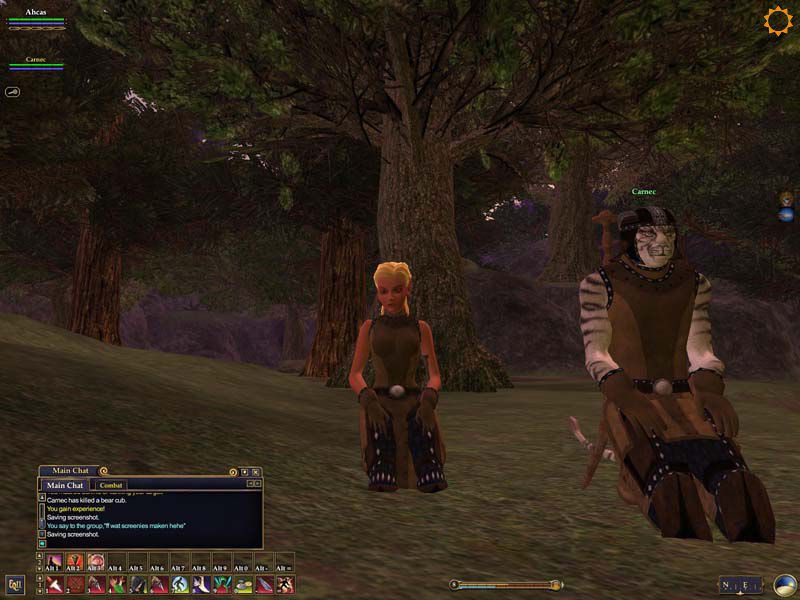The height and width of the screenshot is (600, 800).
Task: Click the buff icon beside Carnec
Action: point(787,201)
